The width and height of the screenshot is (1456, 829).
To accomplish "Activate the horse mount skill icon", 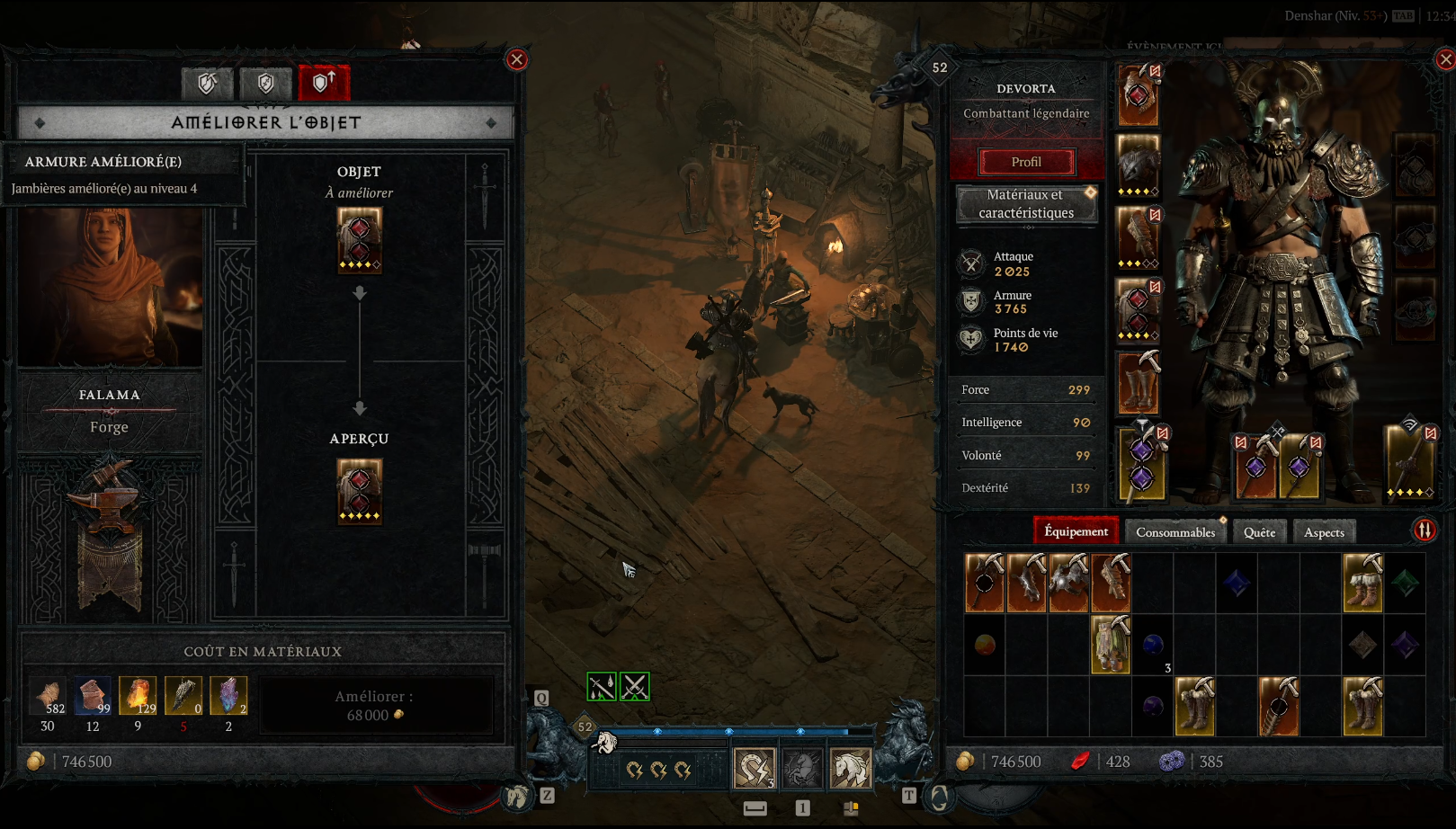I will [x=850, y=769].
